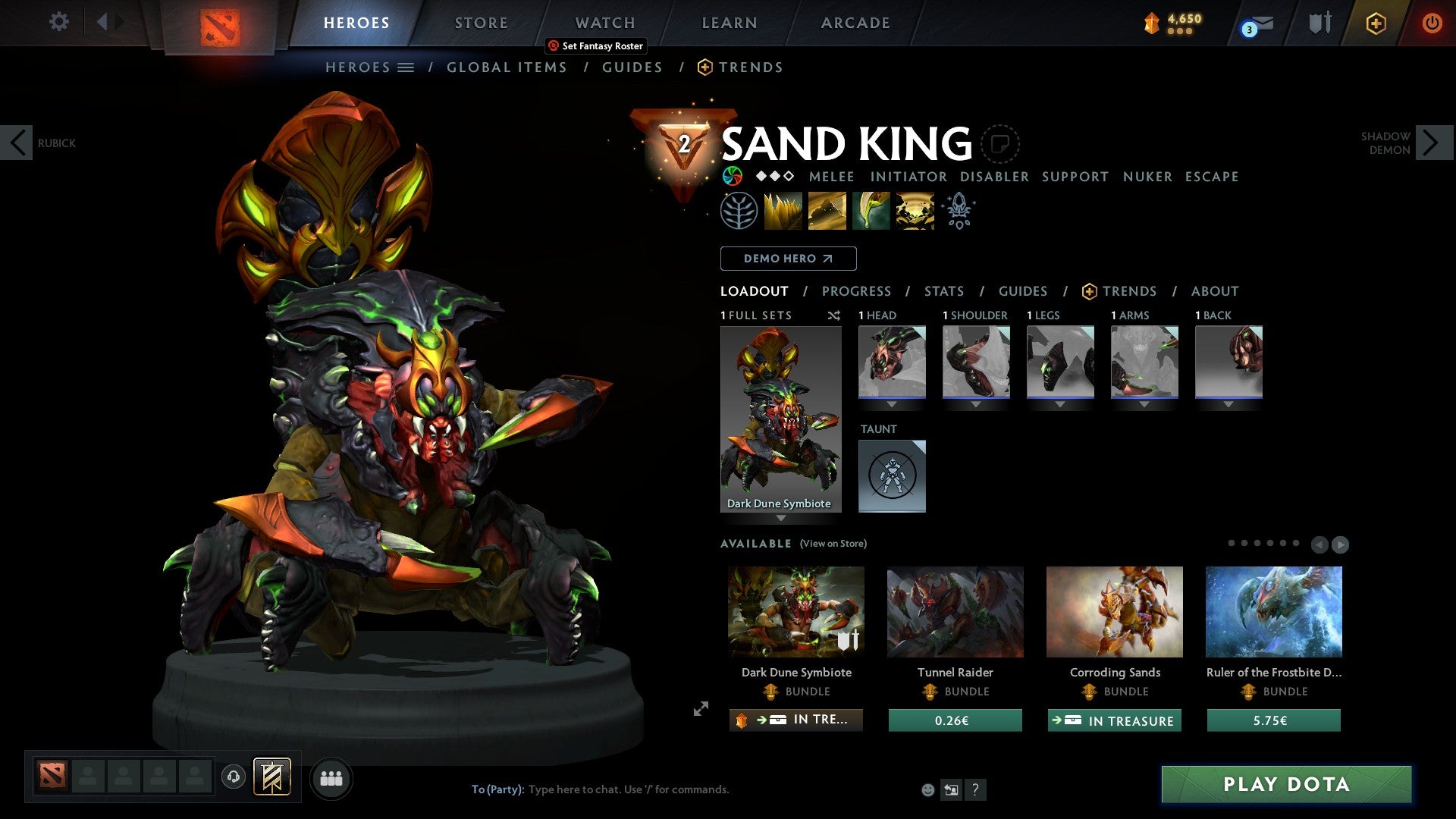View the Sand Storm ability icon
This screenshot has width=1456, height=819.
pyautogui.click(x=827, y=210)
